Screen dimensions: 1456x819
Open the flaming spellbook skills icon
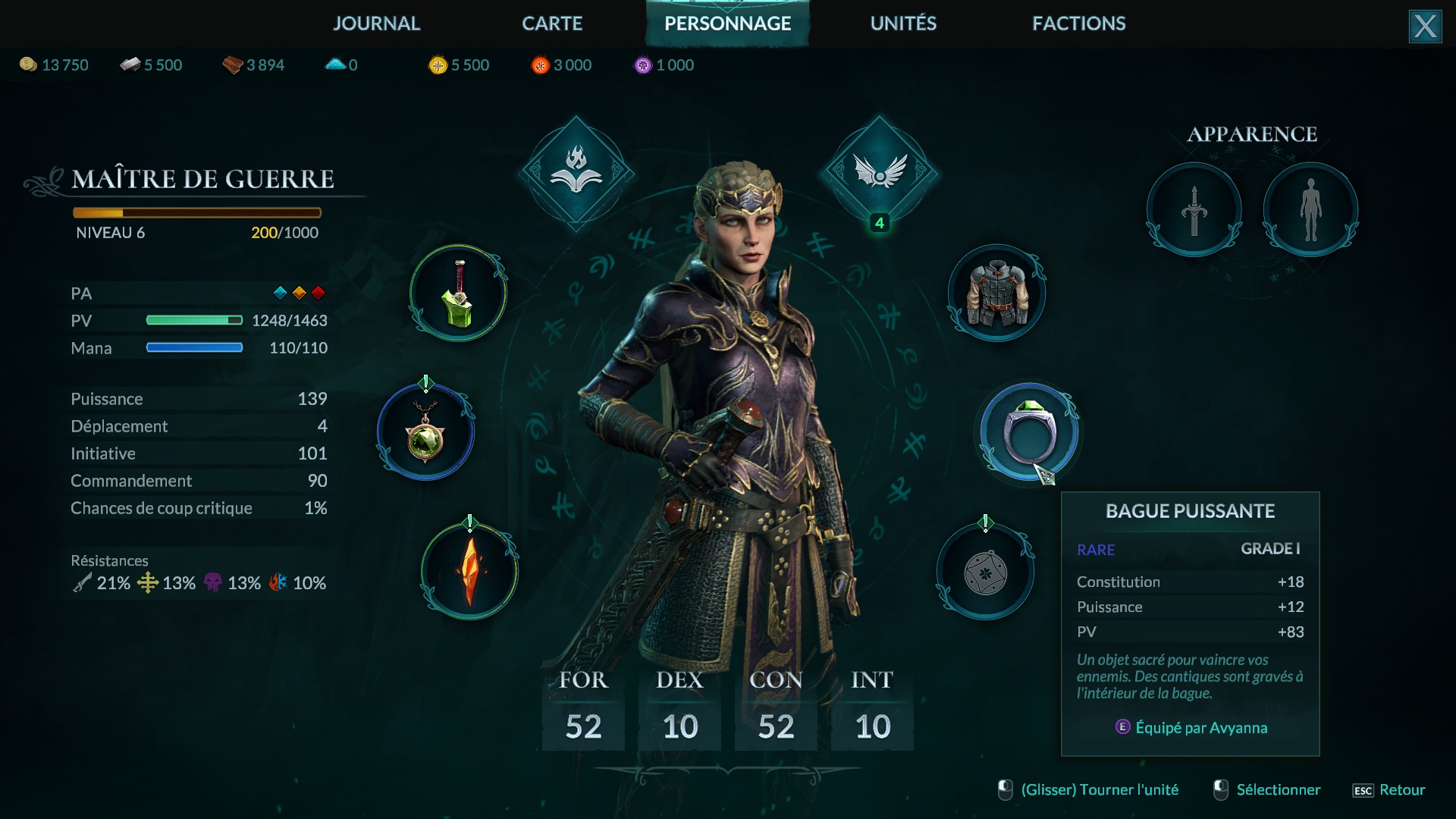click(x=576, y=173)
